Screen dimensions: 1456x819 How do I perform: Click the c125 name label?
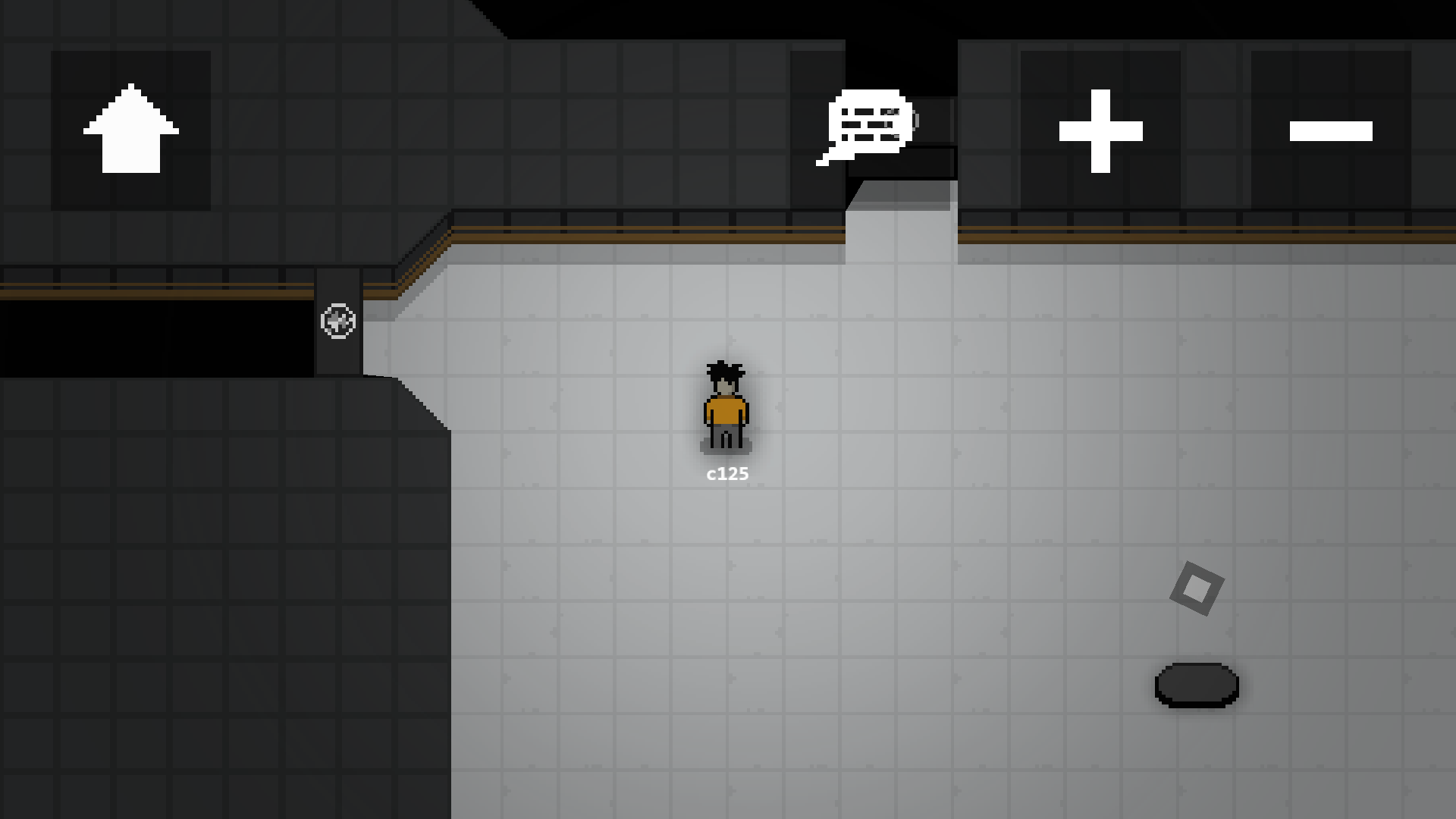(726, 472)
